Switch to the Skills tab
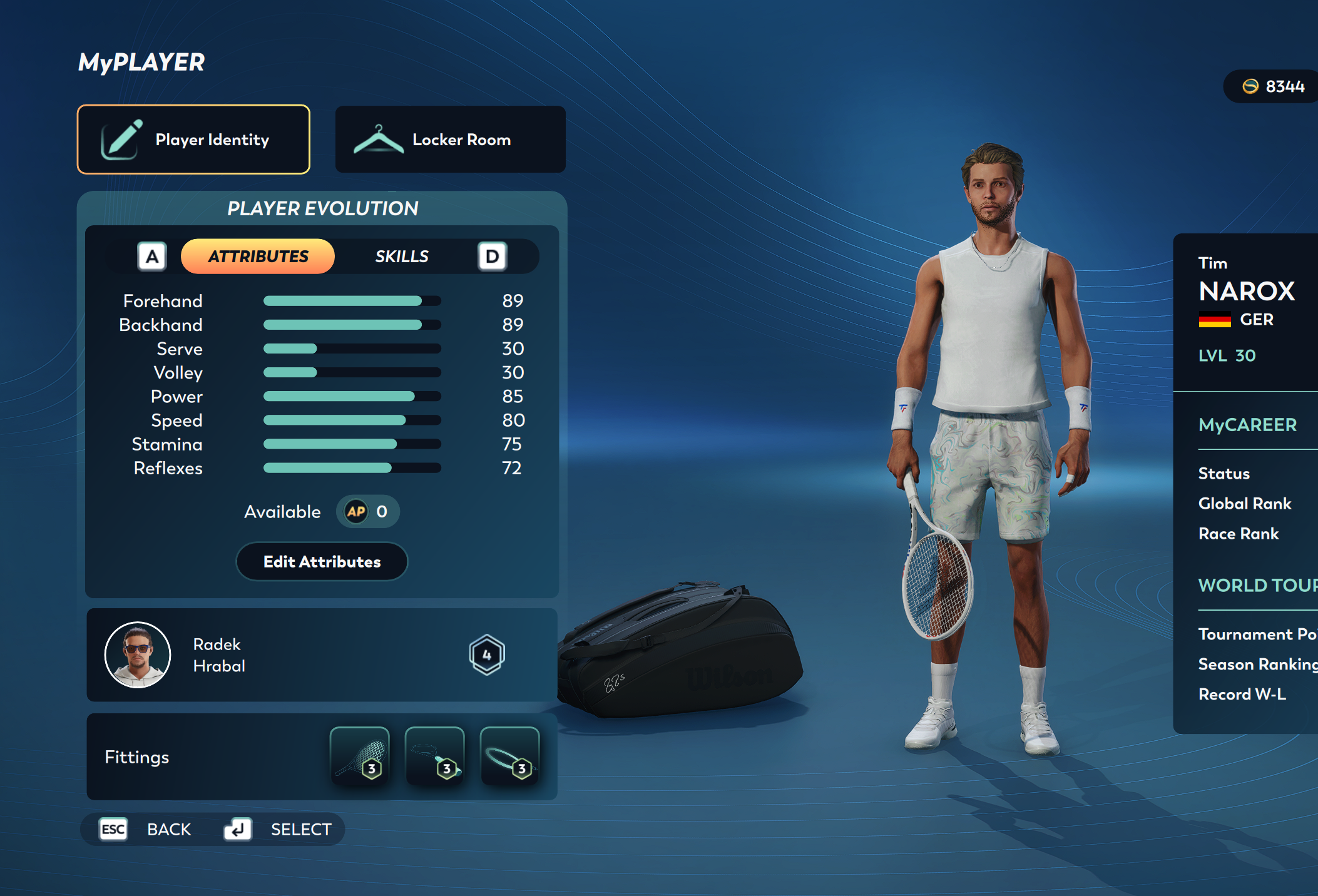The width and height of the screenshot is (1318, 896). 401,257
